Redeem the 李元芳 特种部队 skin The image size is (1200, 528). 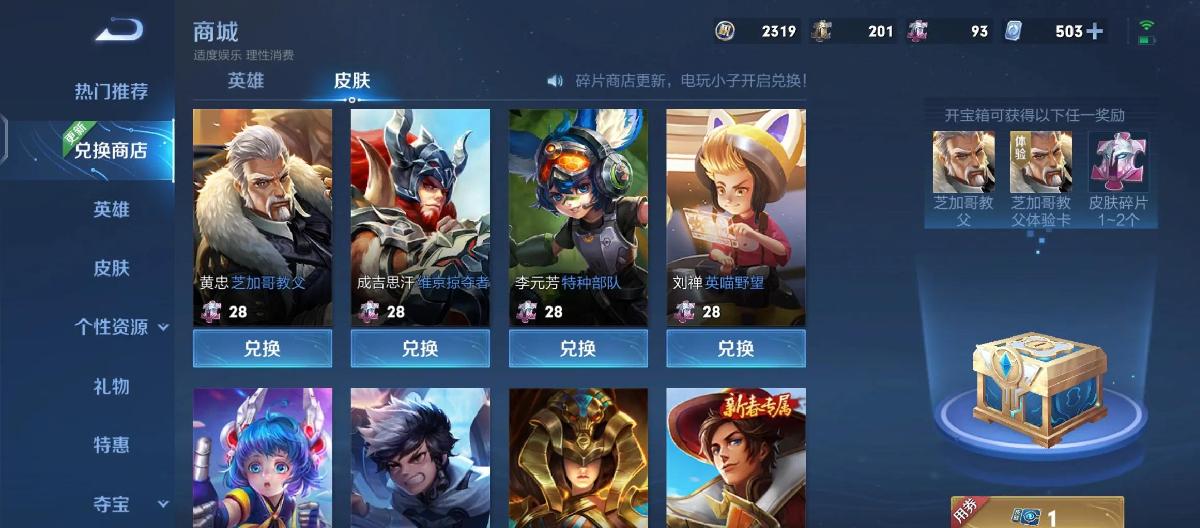(x=578, y=349)
